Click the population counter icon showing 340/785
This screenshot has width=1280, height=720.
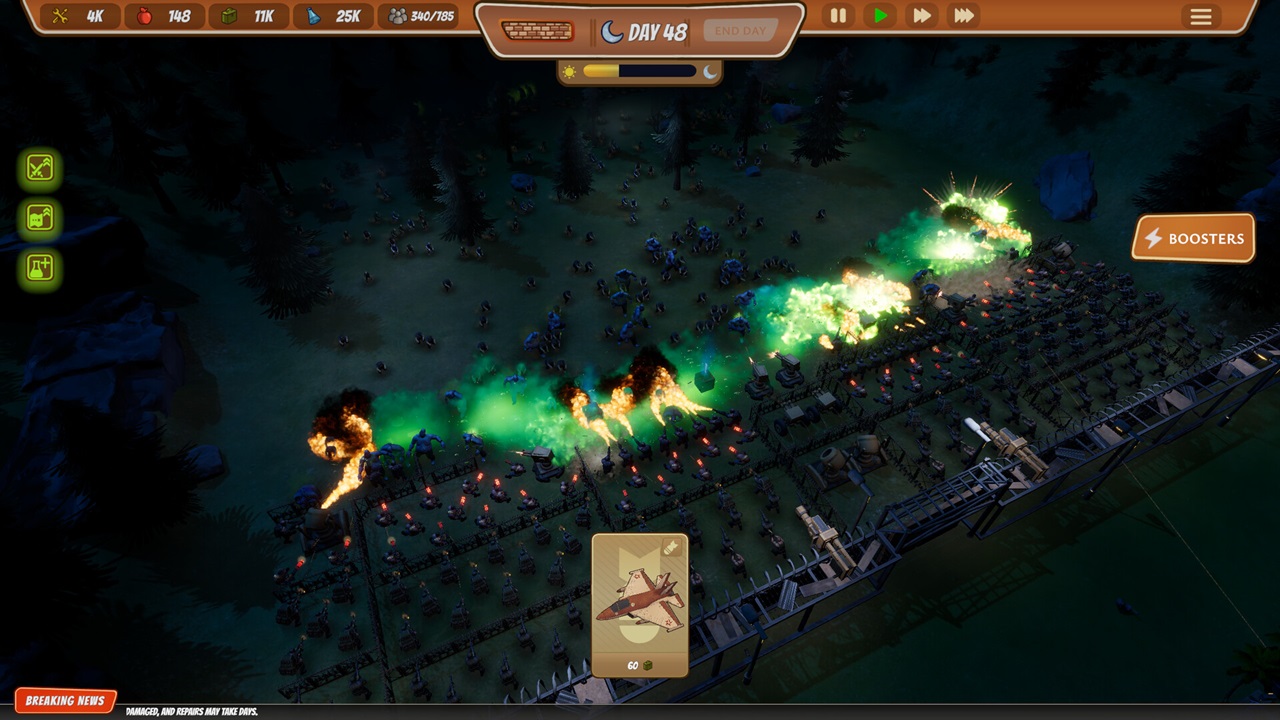coord(400,15)
